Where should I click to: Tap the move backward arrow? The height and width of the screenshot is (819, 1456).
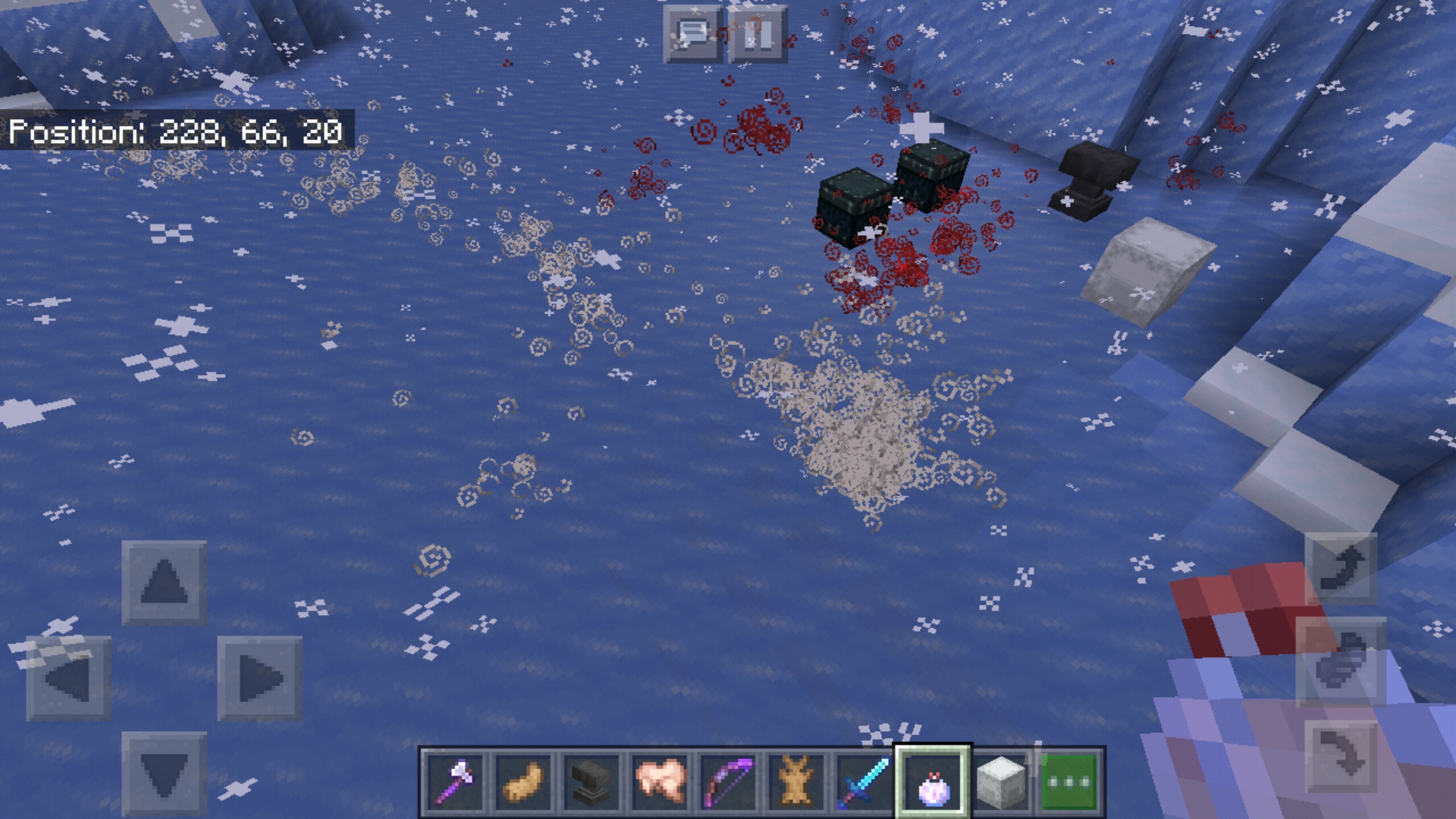click(164, 773)
